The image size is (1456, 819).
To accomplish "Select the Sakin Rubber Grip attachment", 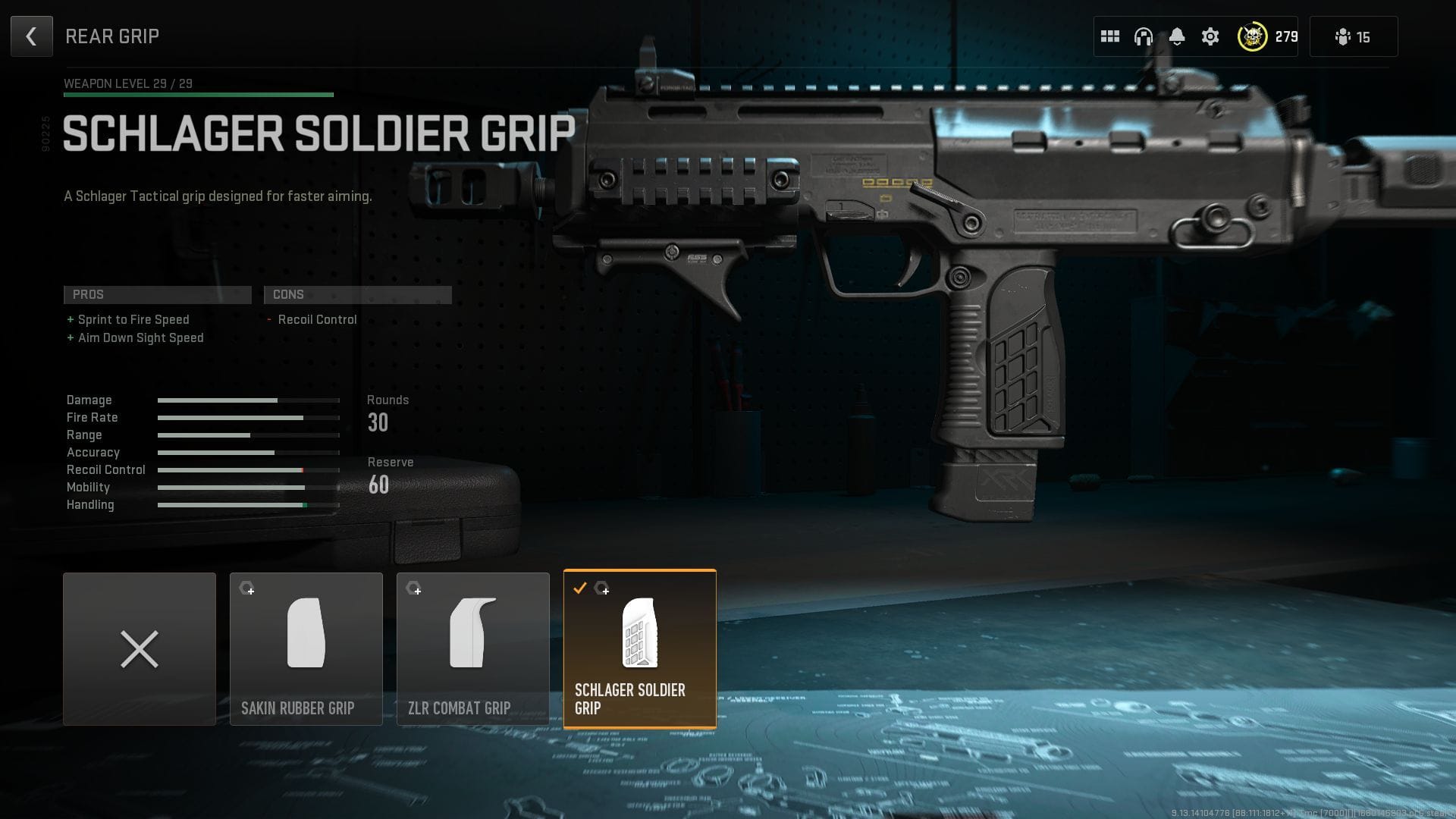I will click(306, 649).
